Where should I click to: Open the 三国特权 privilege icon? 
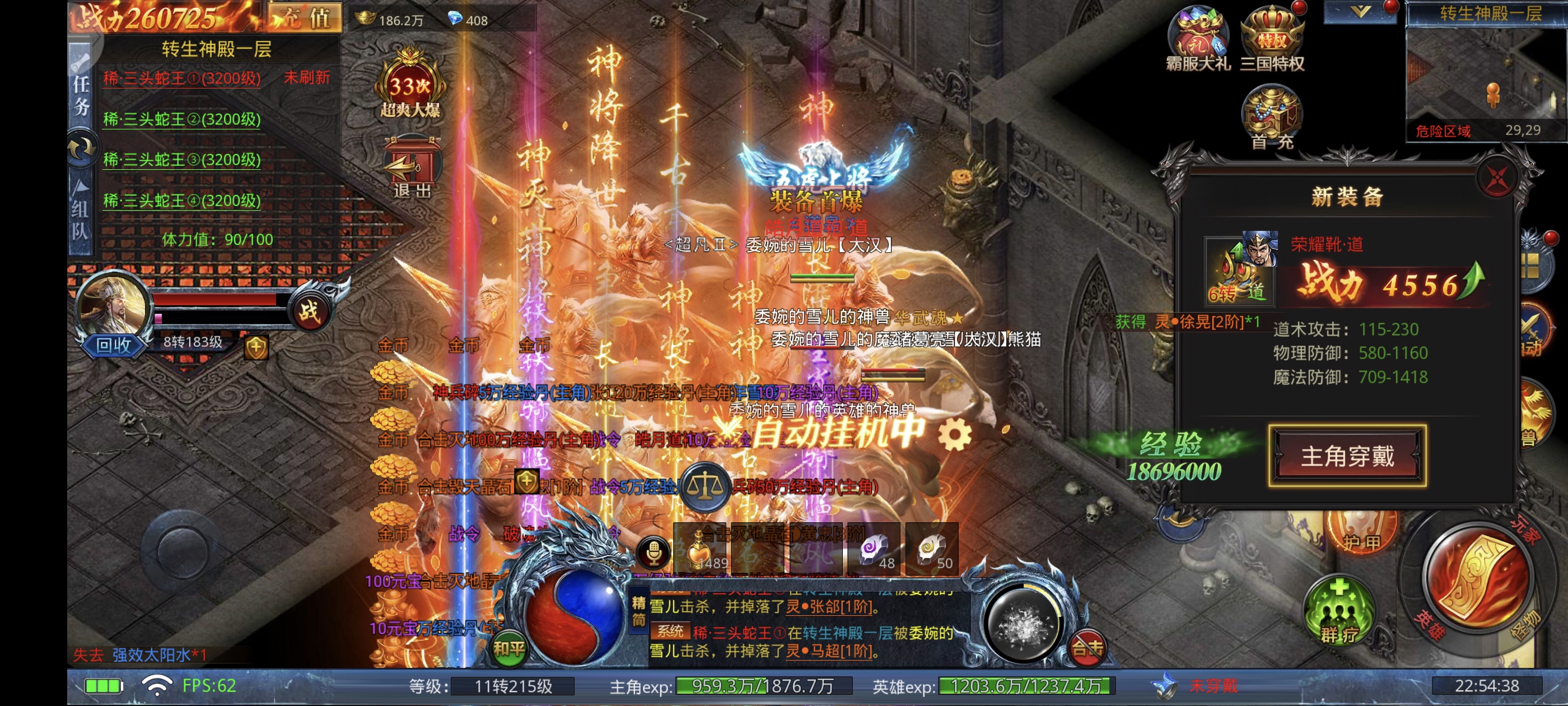tap(1272, 38)
